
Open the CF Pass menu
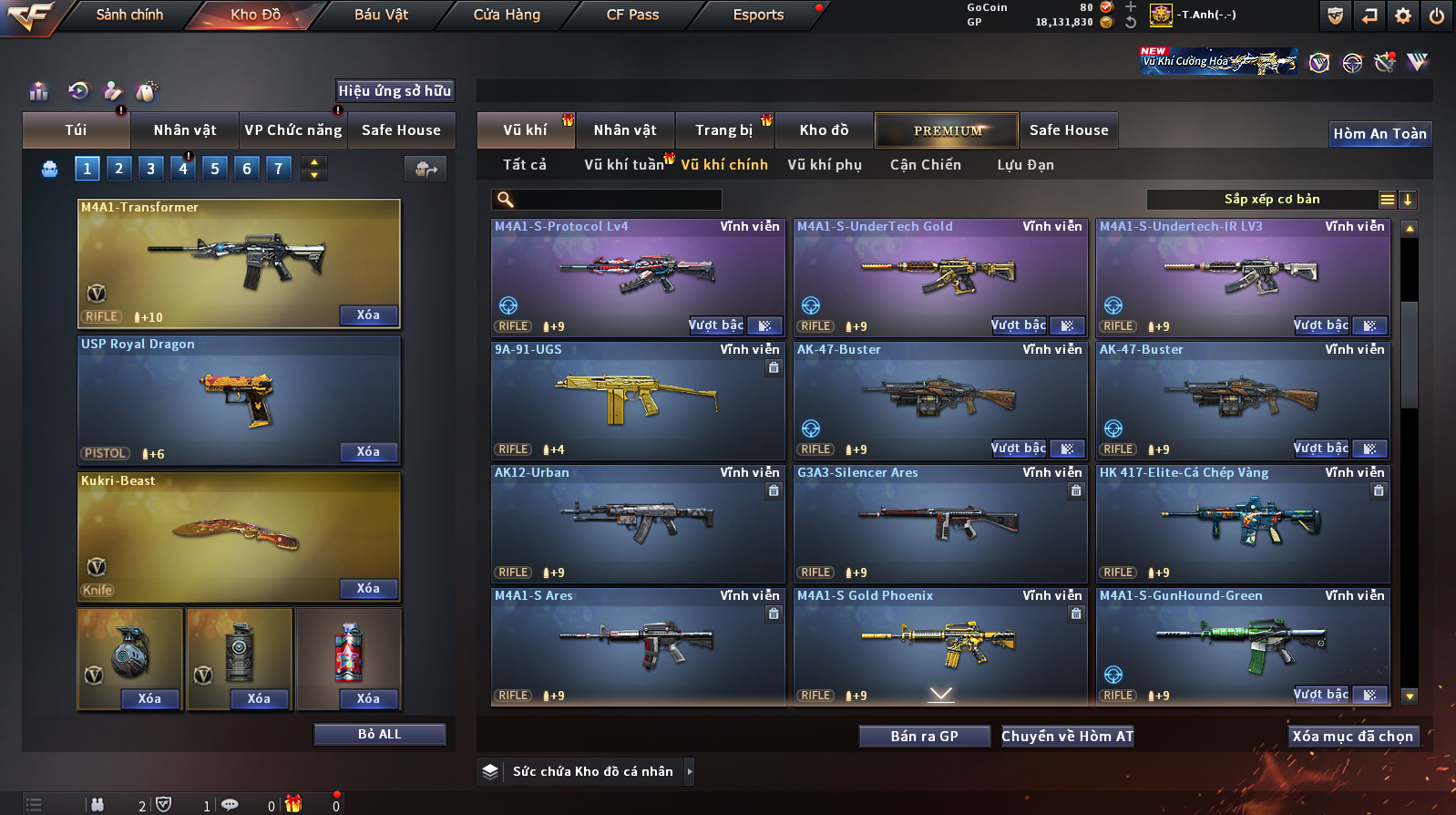632,15
